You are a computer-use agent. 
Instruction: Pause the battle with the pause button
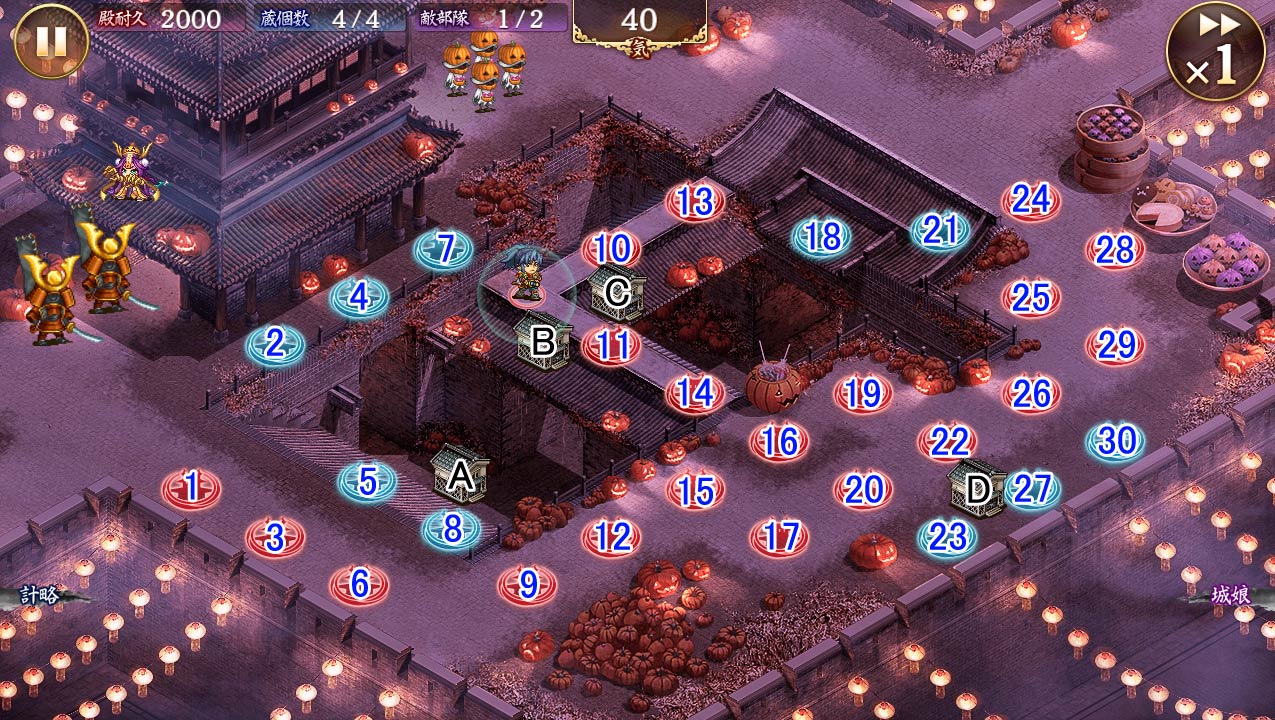pos(50,42)
